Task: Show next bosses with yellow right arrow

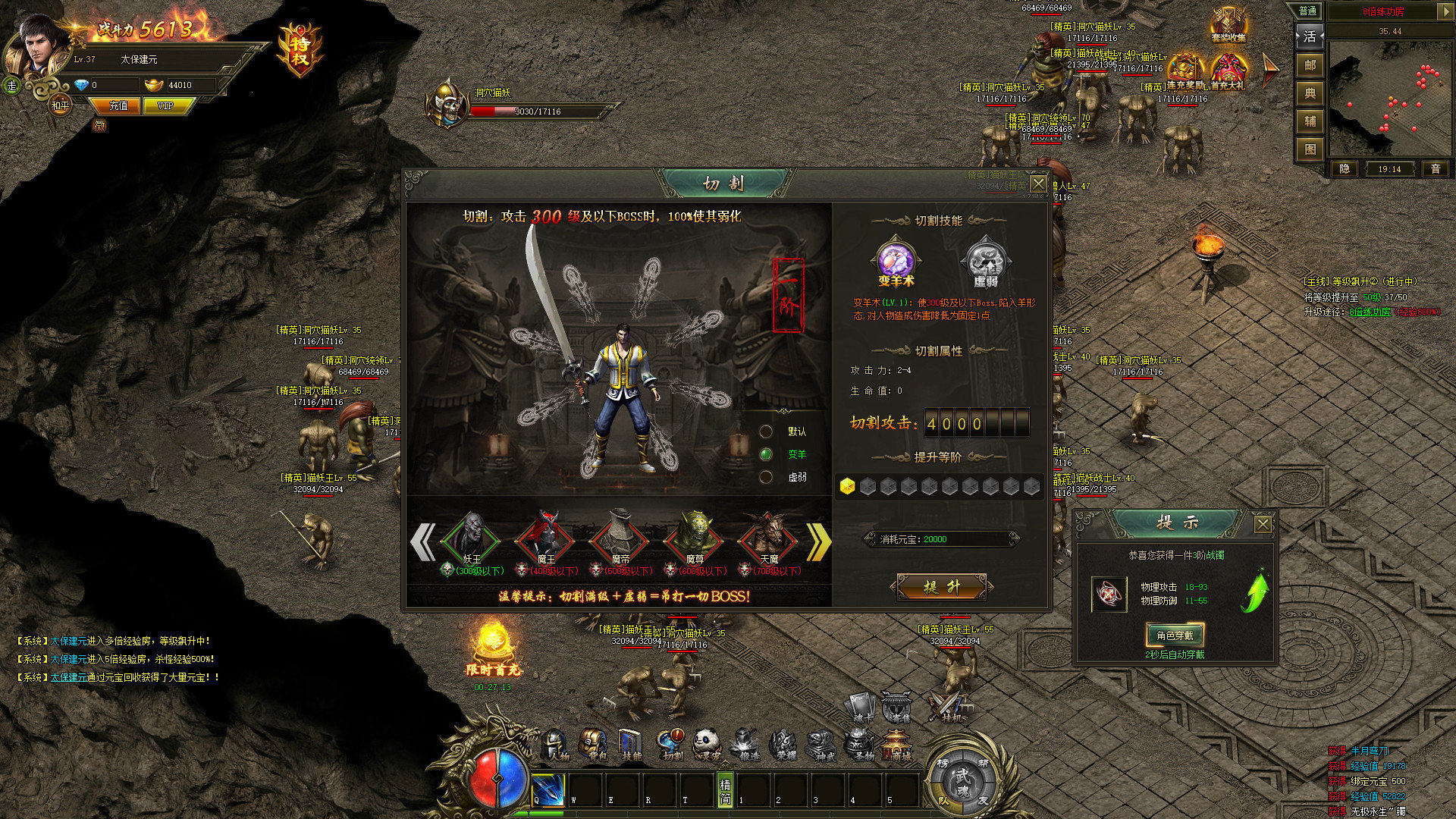Action: tap(818, 541)
